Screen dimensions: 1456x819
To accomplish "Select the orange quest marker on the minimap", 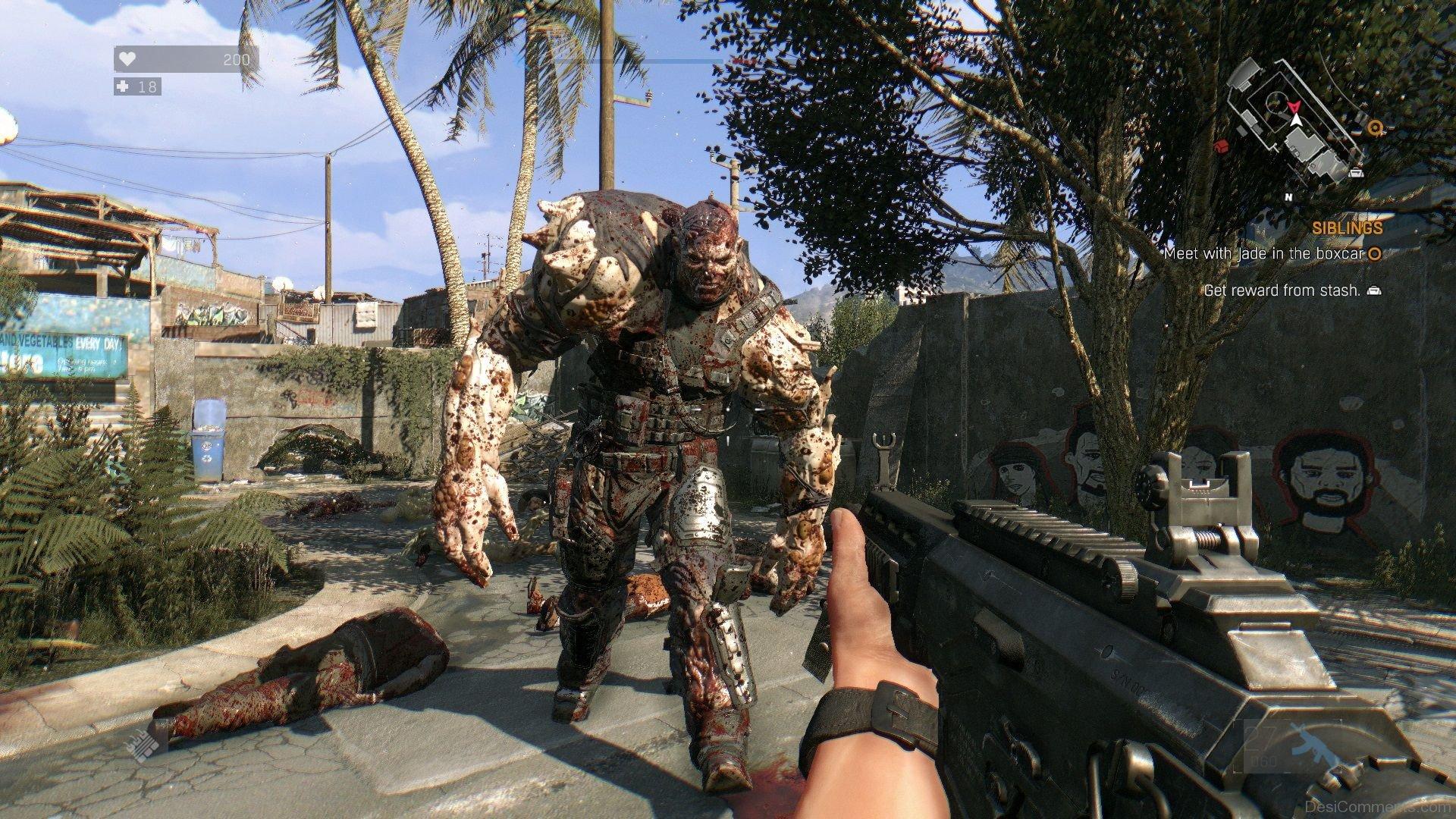I will (1373, 128).
